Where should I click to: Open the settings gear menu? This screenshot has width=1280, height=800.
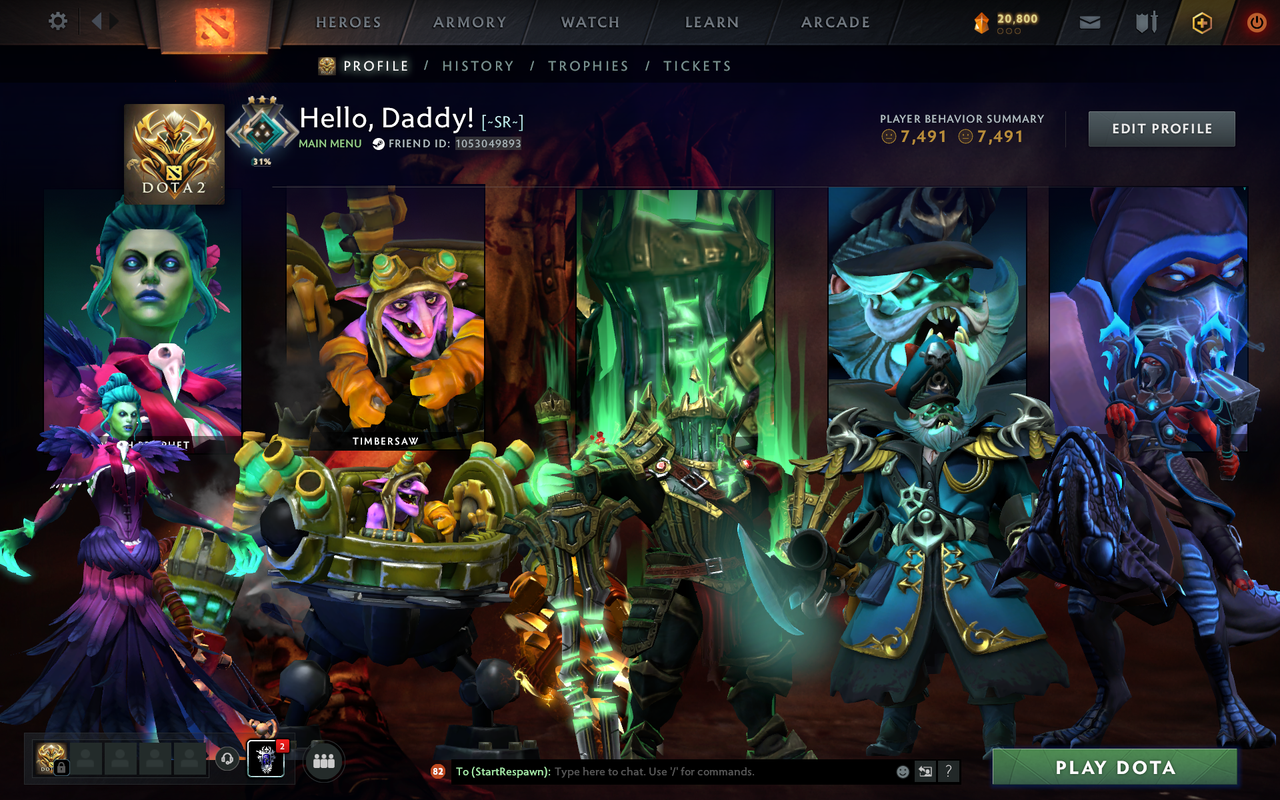point(57,20)
